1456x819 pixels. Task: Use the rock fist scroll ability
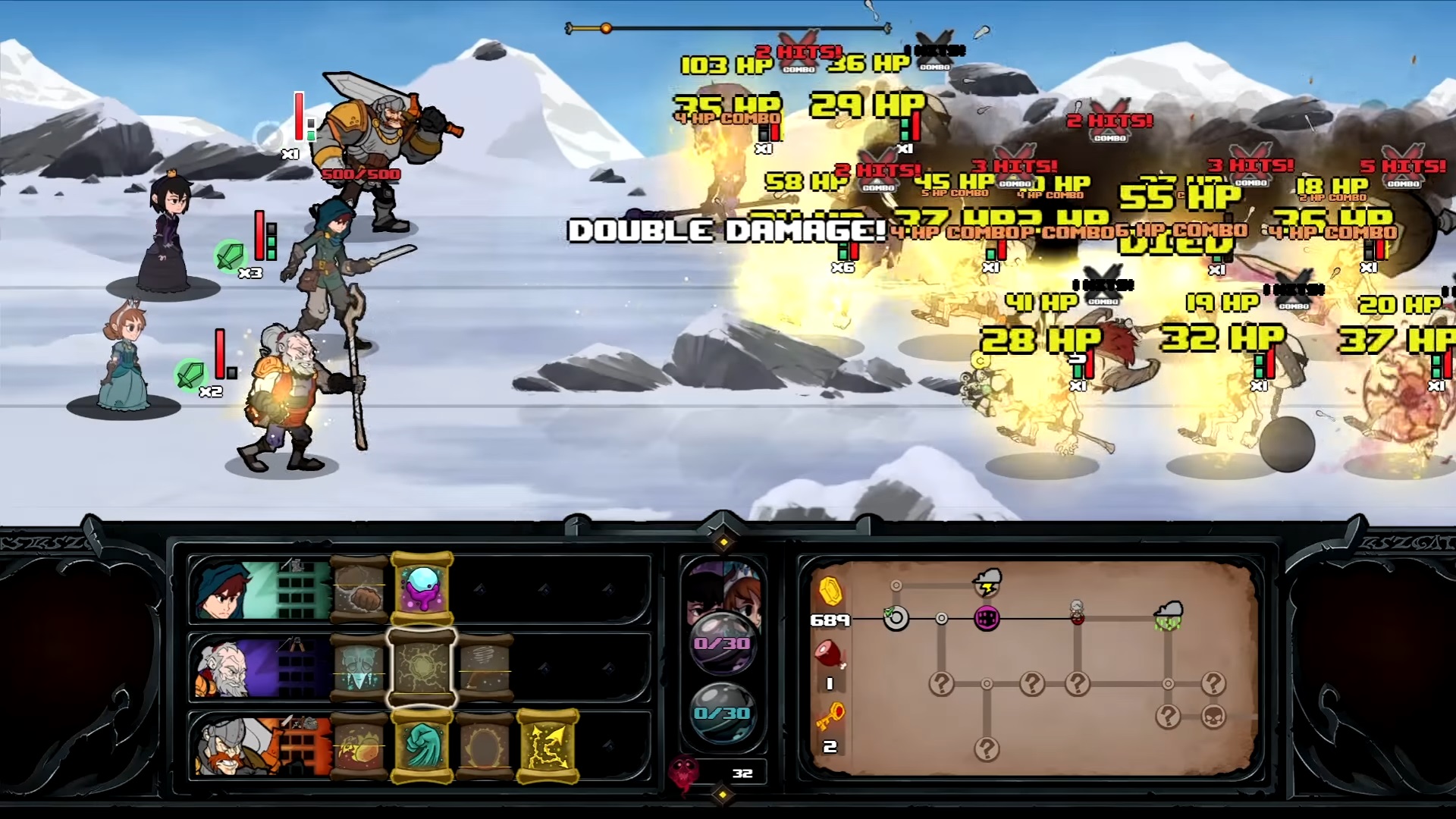pos(359,589)
